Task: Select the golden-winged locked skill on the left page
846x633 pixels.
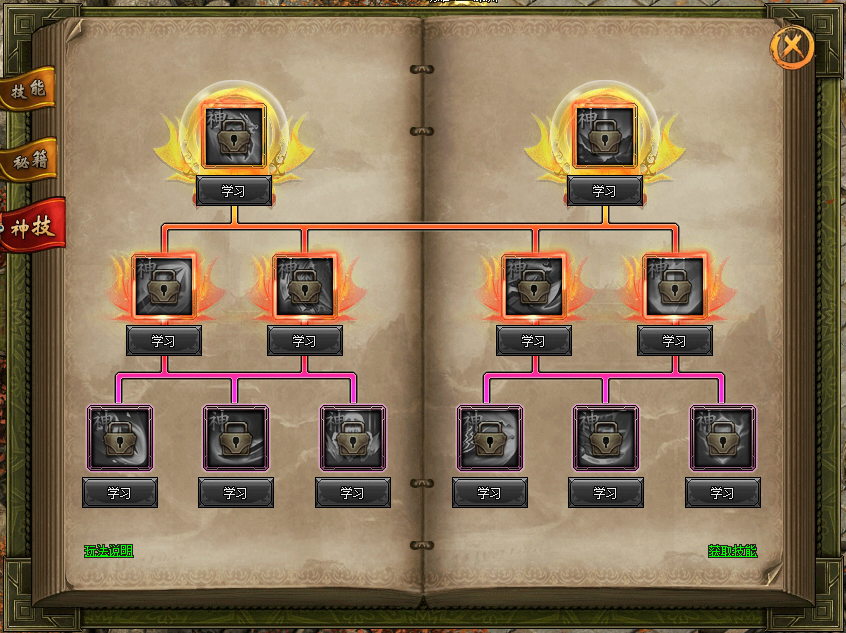Action: pyautogui.click(x=234, y=137)
